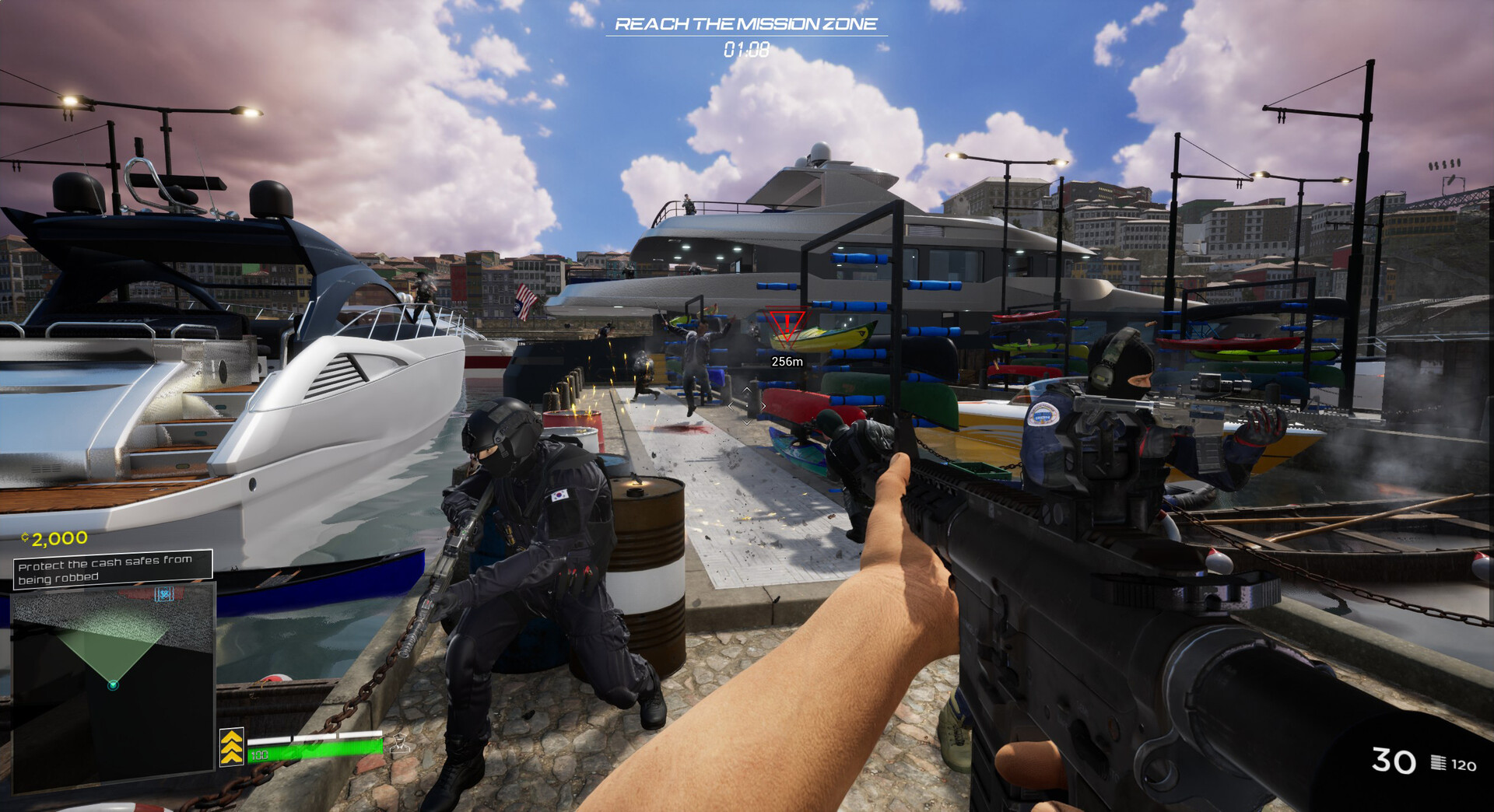The width and height of the screenshot is (1494, 812).
Task: Select the yellow armor chevrons icon
Action: tap(232, 746)
